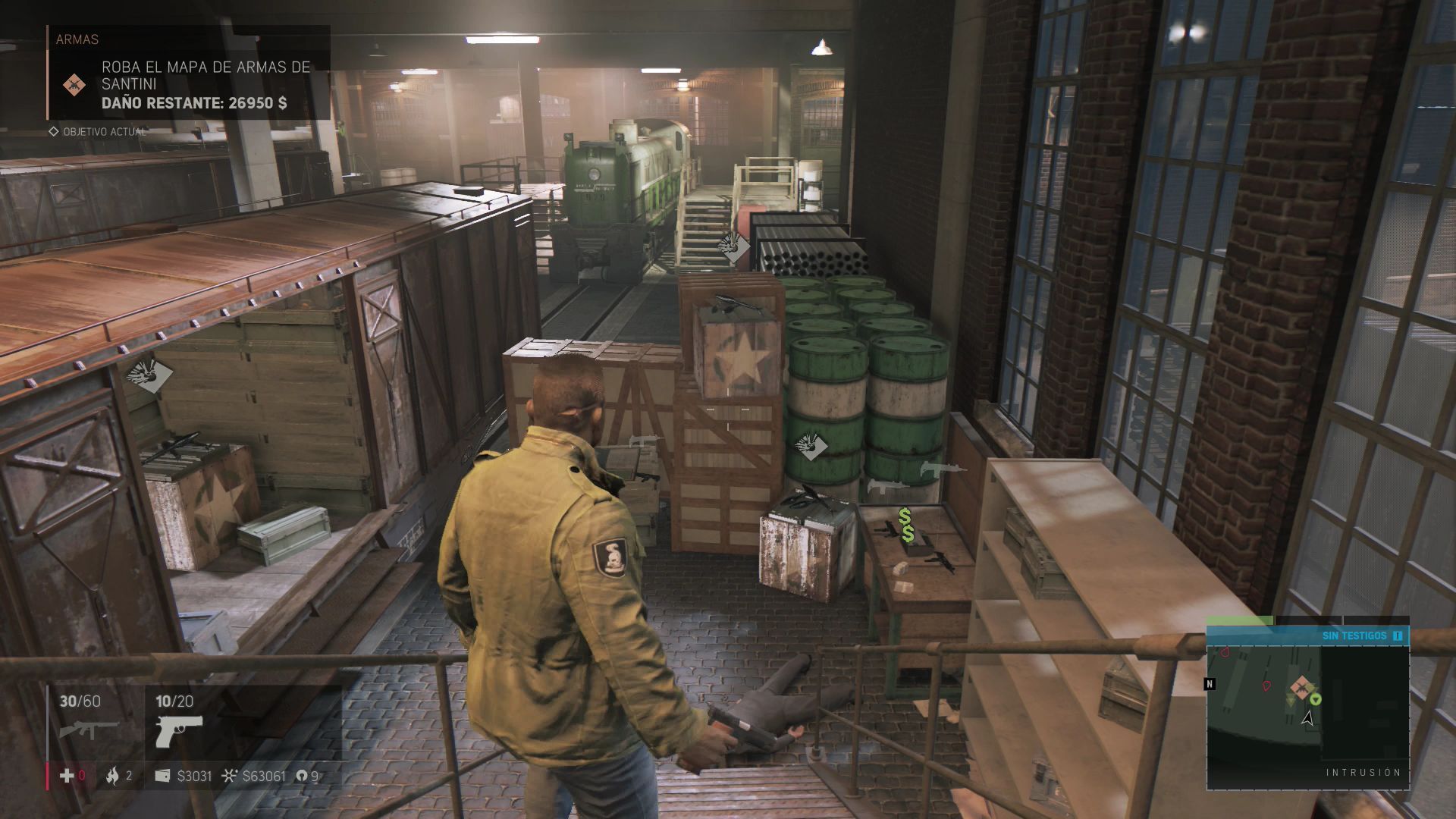Click the green dollar sign loot marker
This screenshot has width=1456, height=819.
tap(906, 526)
